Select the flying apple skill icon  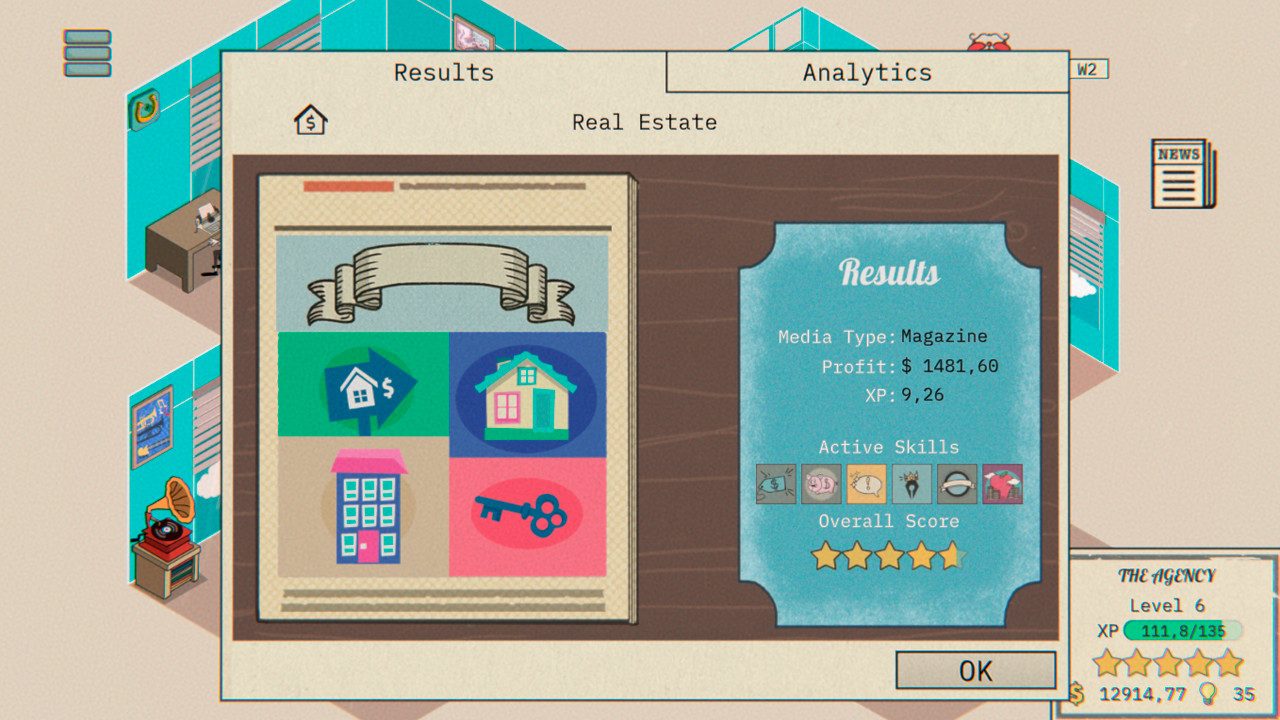click(1003, 484)
